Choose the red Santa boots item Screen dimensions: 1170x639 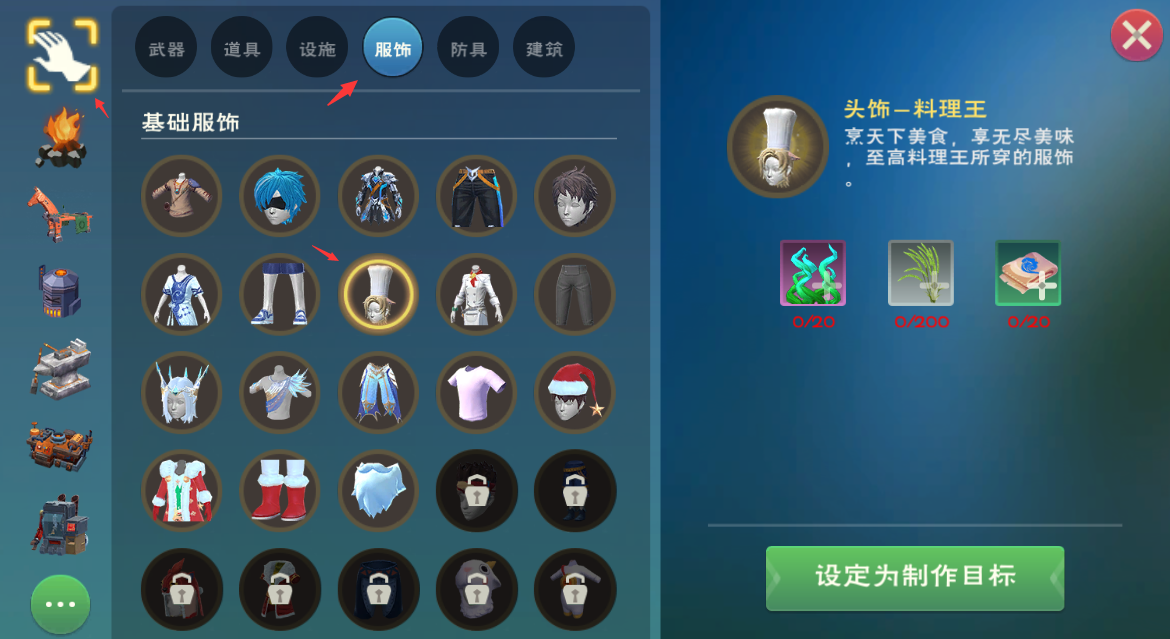[280, 490]
